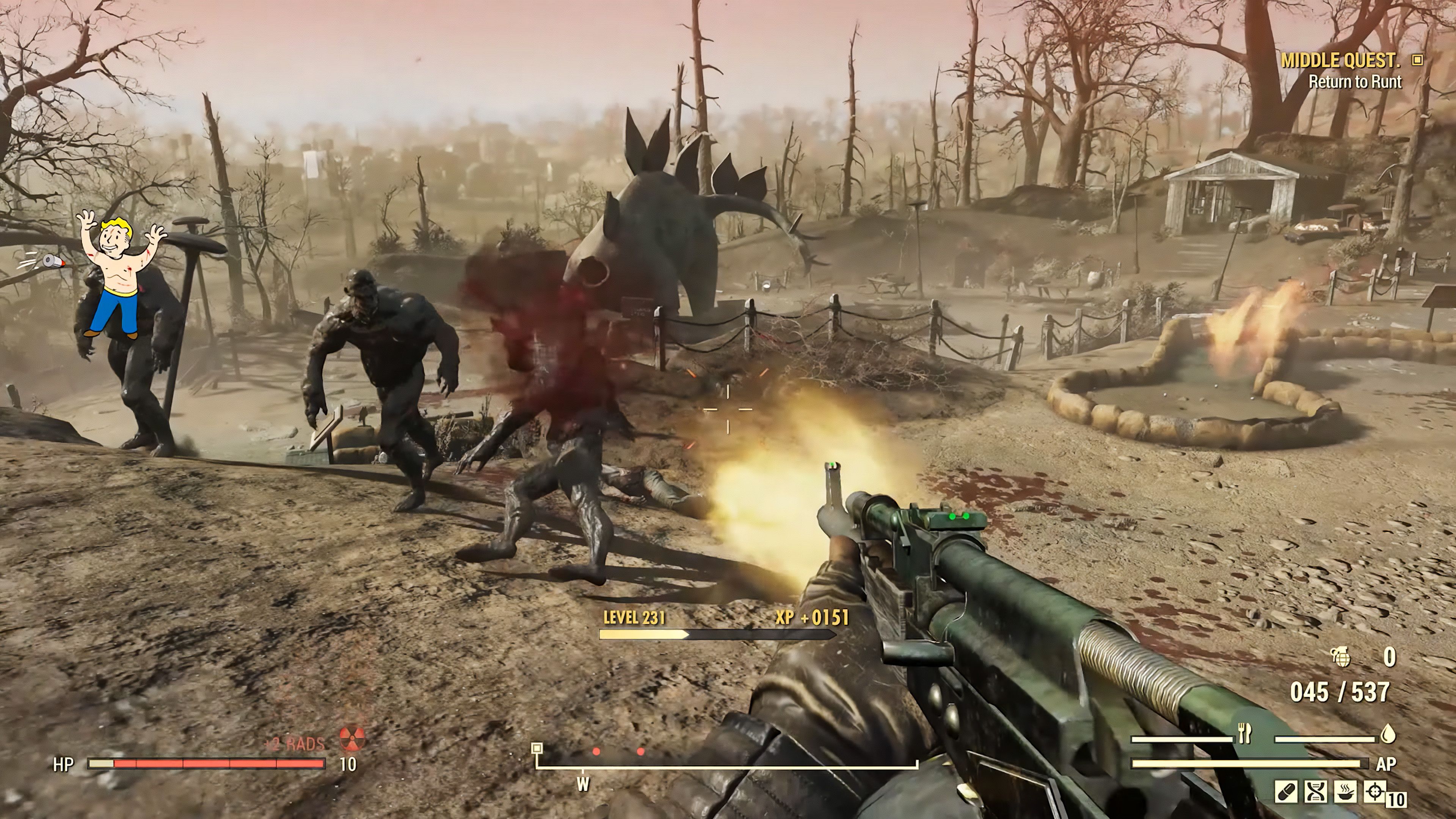Click the square quest marker on compass
The image size is (1456, 819).
pos(537,748)
